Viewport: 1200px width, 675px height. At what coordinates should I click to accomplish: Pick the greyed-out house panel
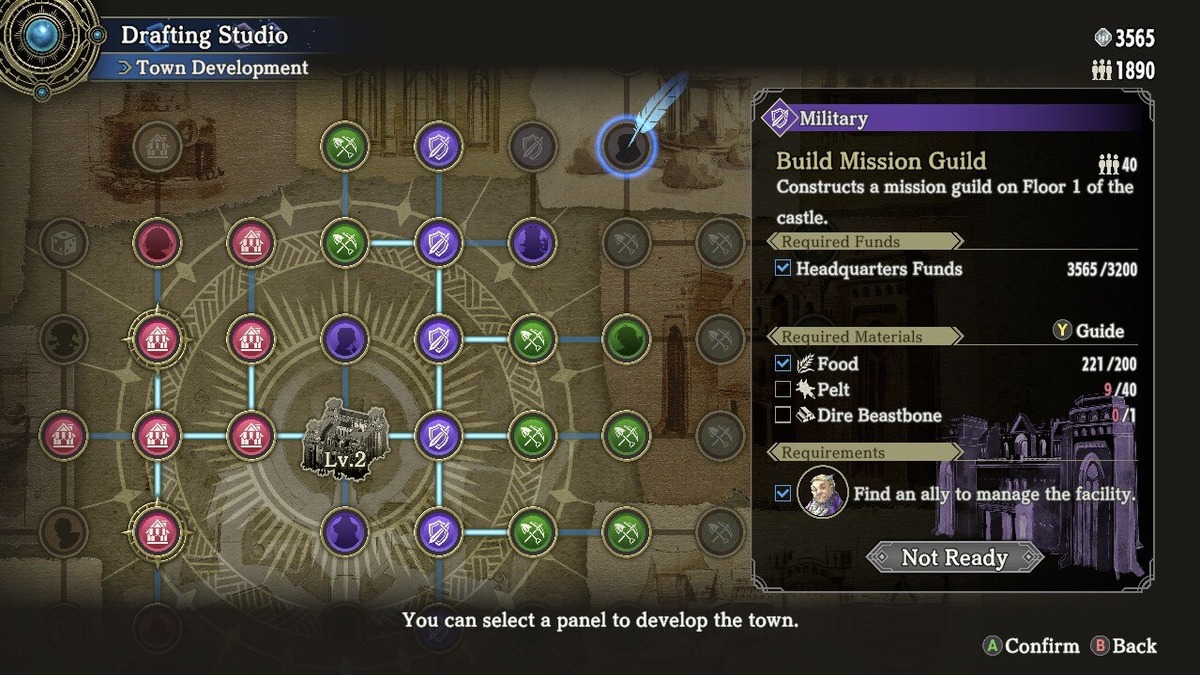[157, 148]
